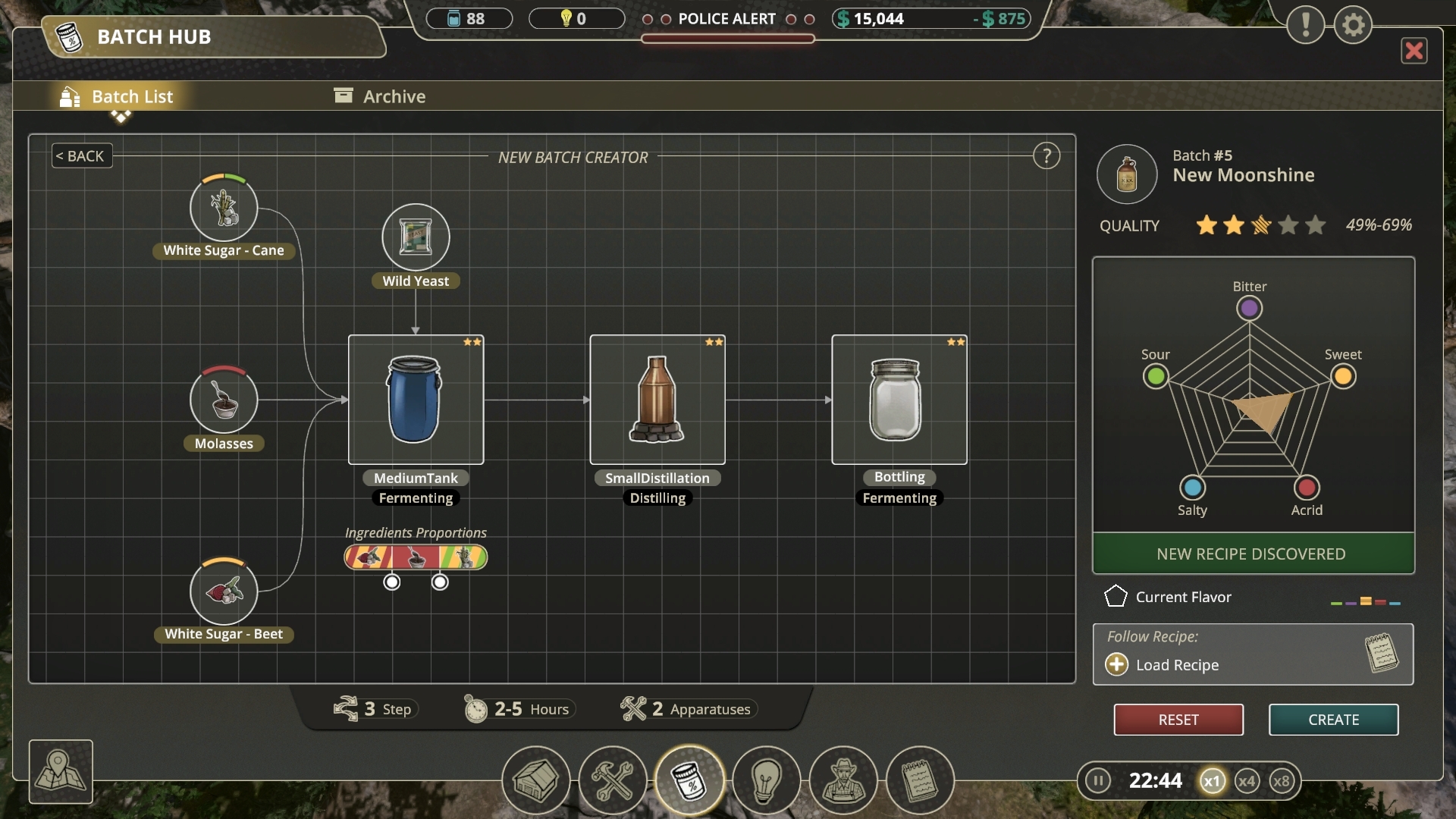Open the Load Recipe selector

point(1162,664)
